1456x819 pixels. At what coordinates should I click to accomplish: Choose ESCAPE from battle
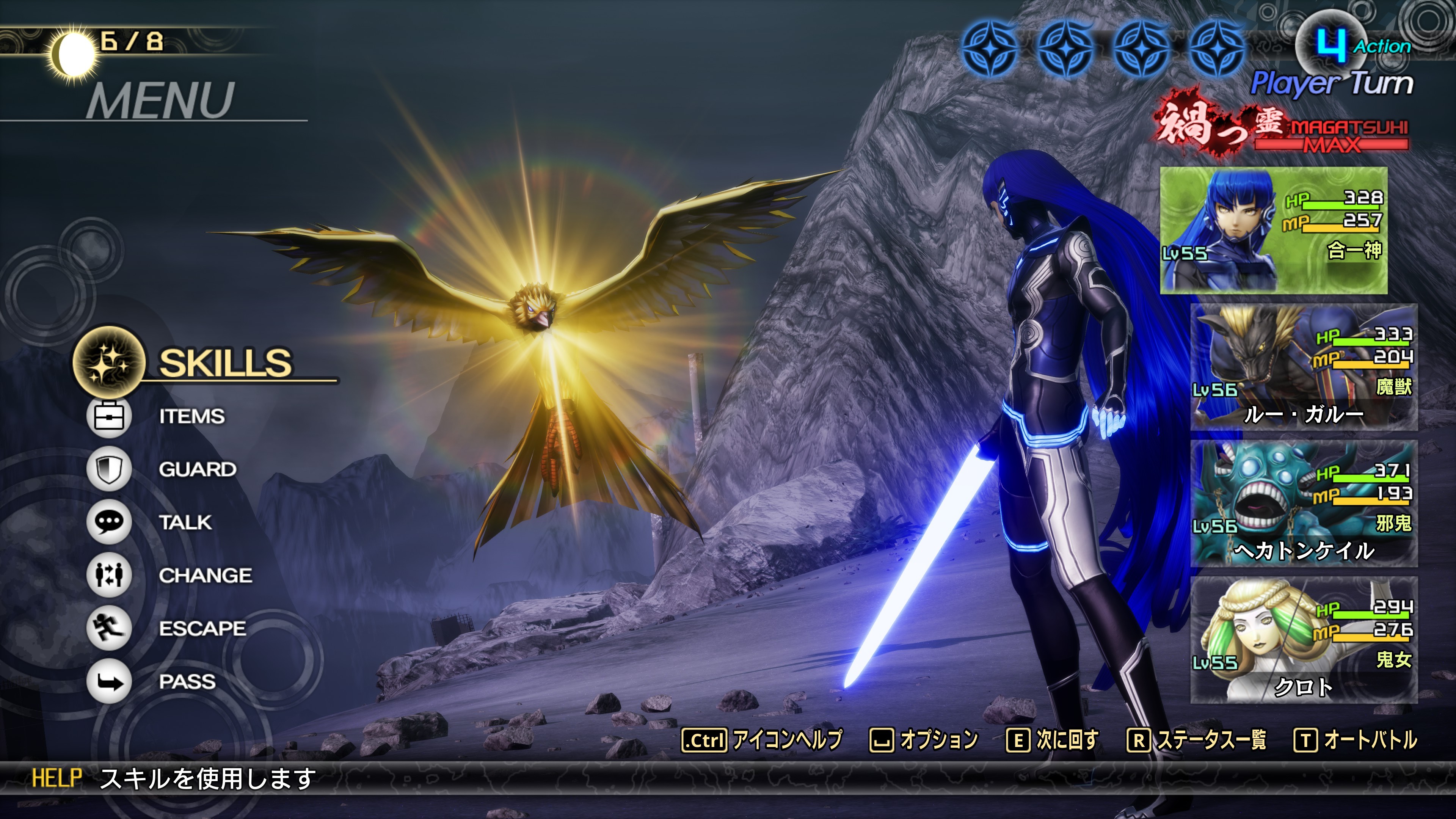pos(202,629)
